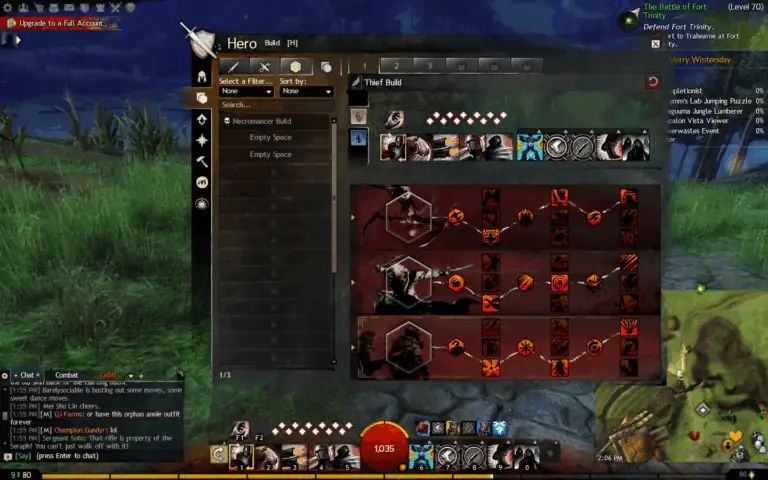Open the build storage hexagon tab
The image size is (768, 480).
click(x=296, y=67)
